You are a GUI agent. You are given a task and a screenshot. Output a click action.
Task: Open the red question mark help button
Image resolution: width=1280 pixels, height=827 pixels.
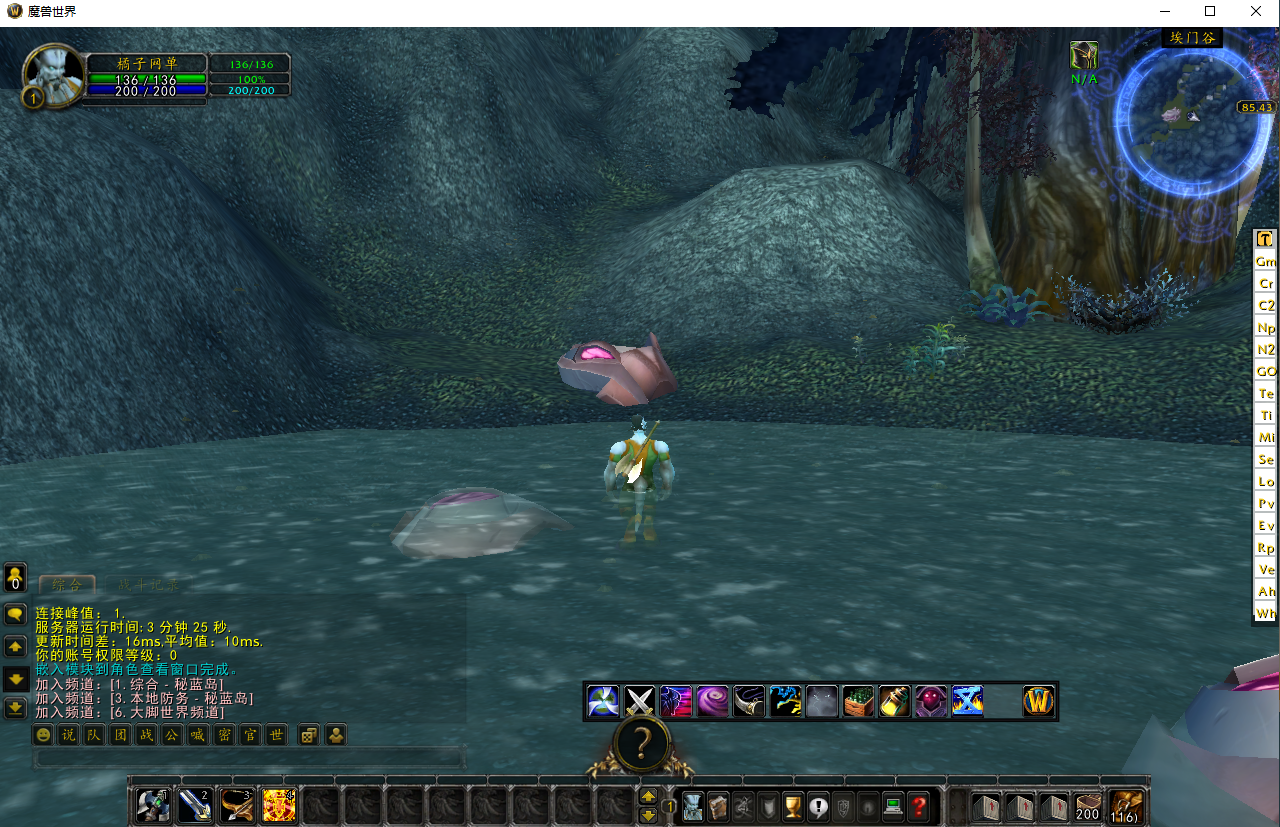pyautogui.click(x=918, y=806)
